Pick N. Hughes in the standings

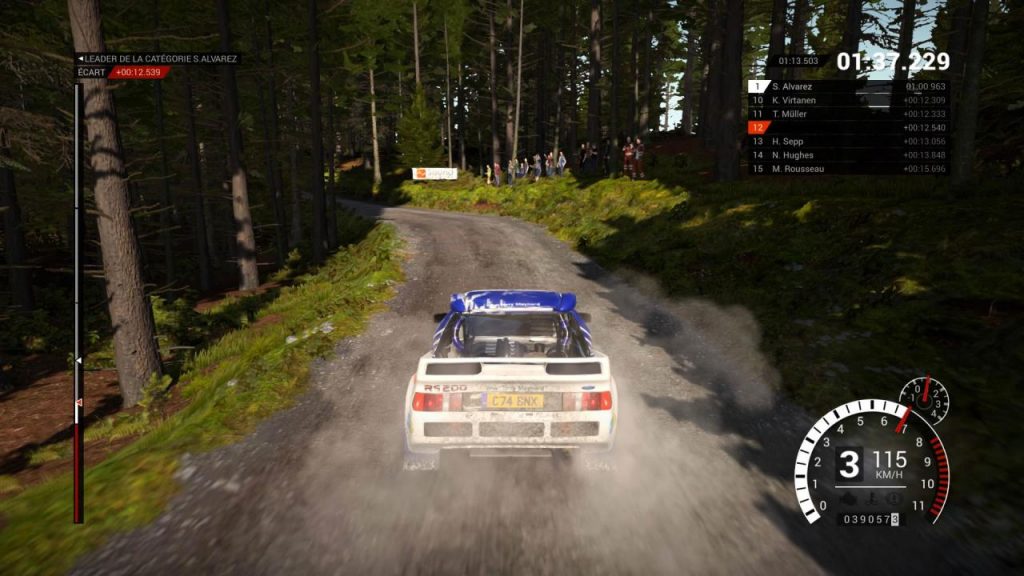(x=848, y=155)
